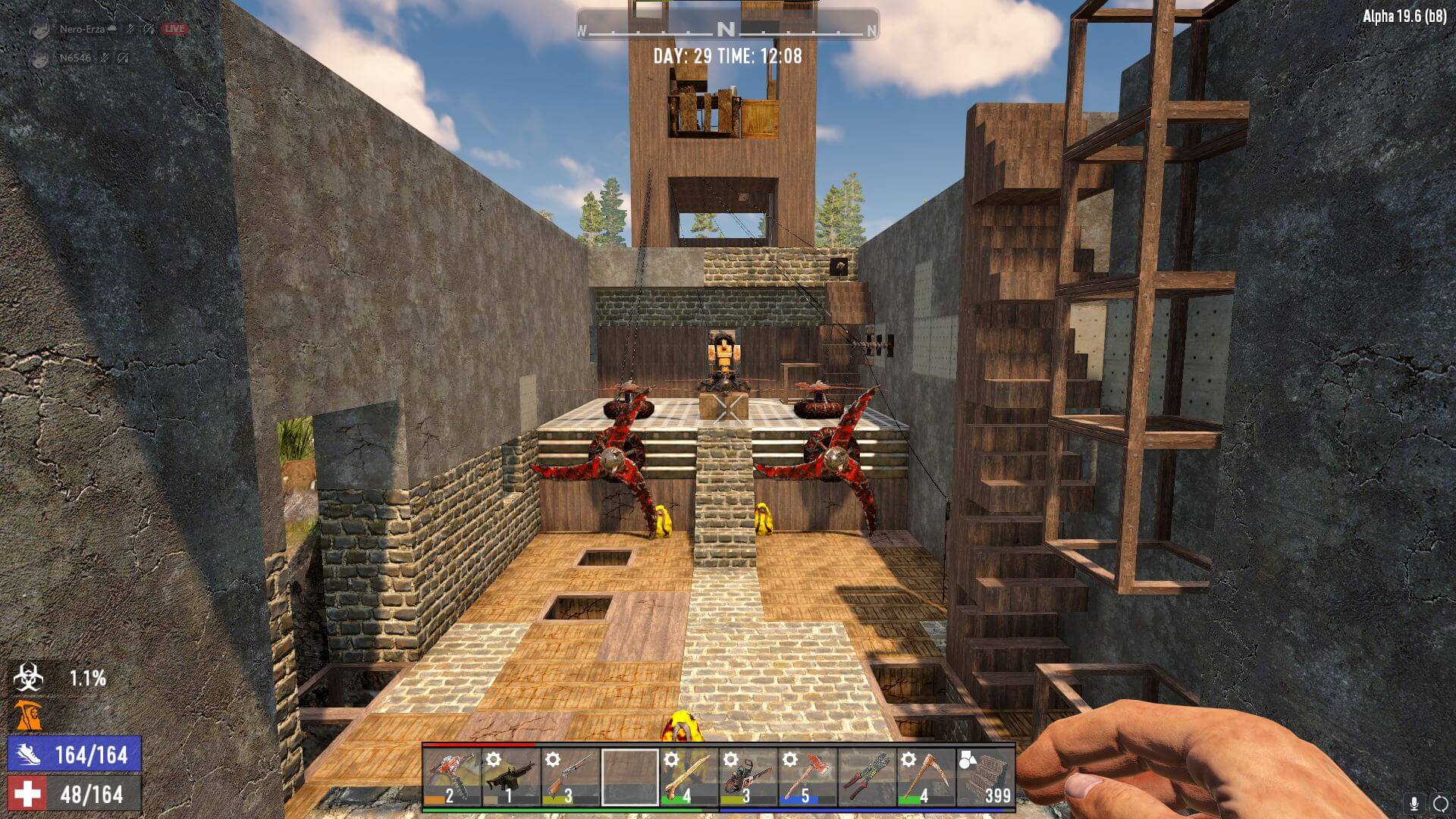Choose the wire tool slot
The height and width of the screenshot is (819, 1456).
point(866,777)
